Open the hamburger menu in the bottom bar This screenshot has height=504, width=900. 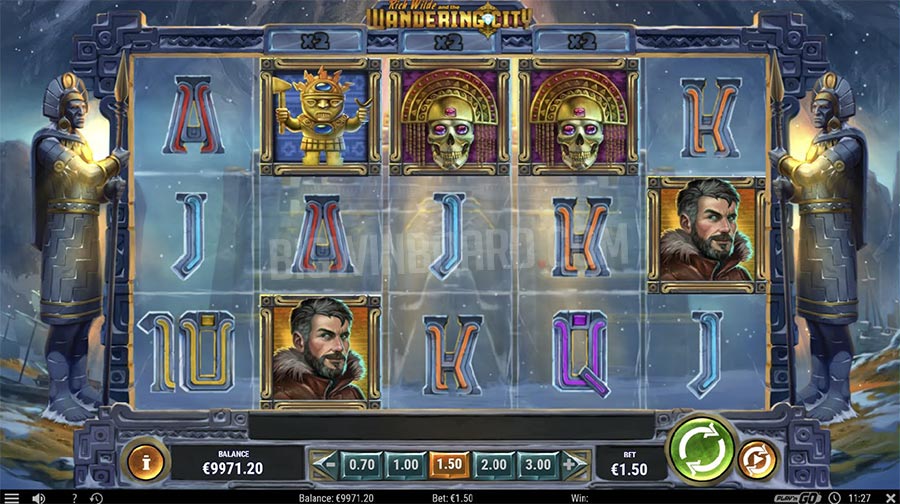11,497
